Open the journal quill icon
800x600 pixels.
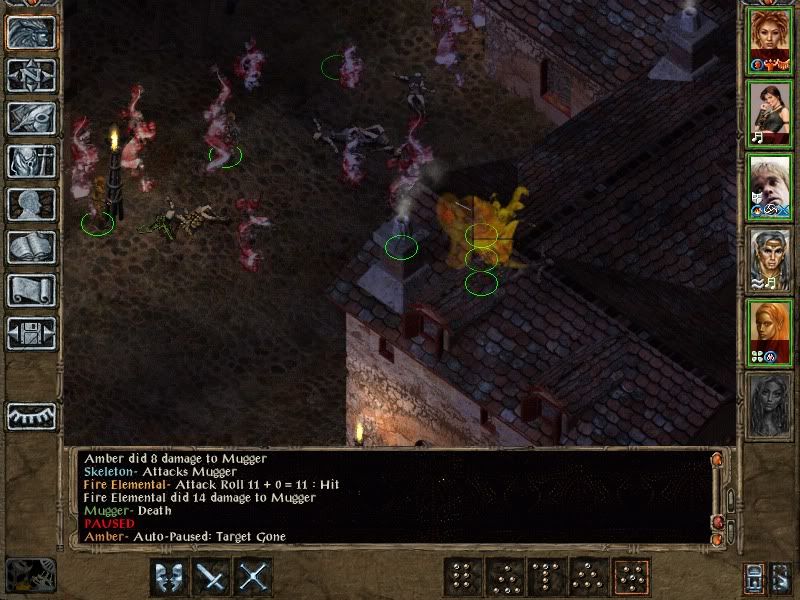click(x=31, y=118)
